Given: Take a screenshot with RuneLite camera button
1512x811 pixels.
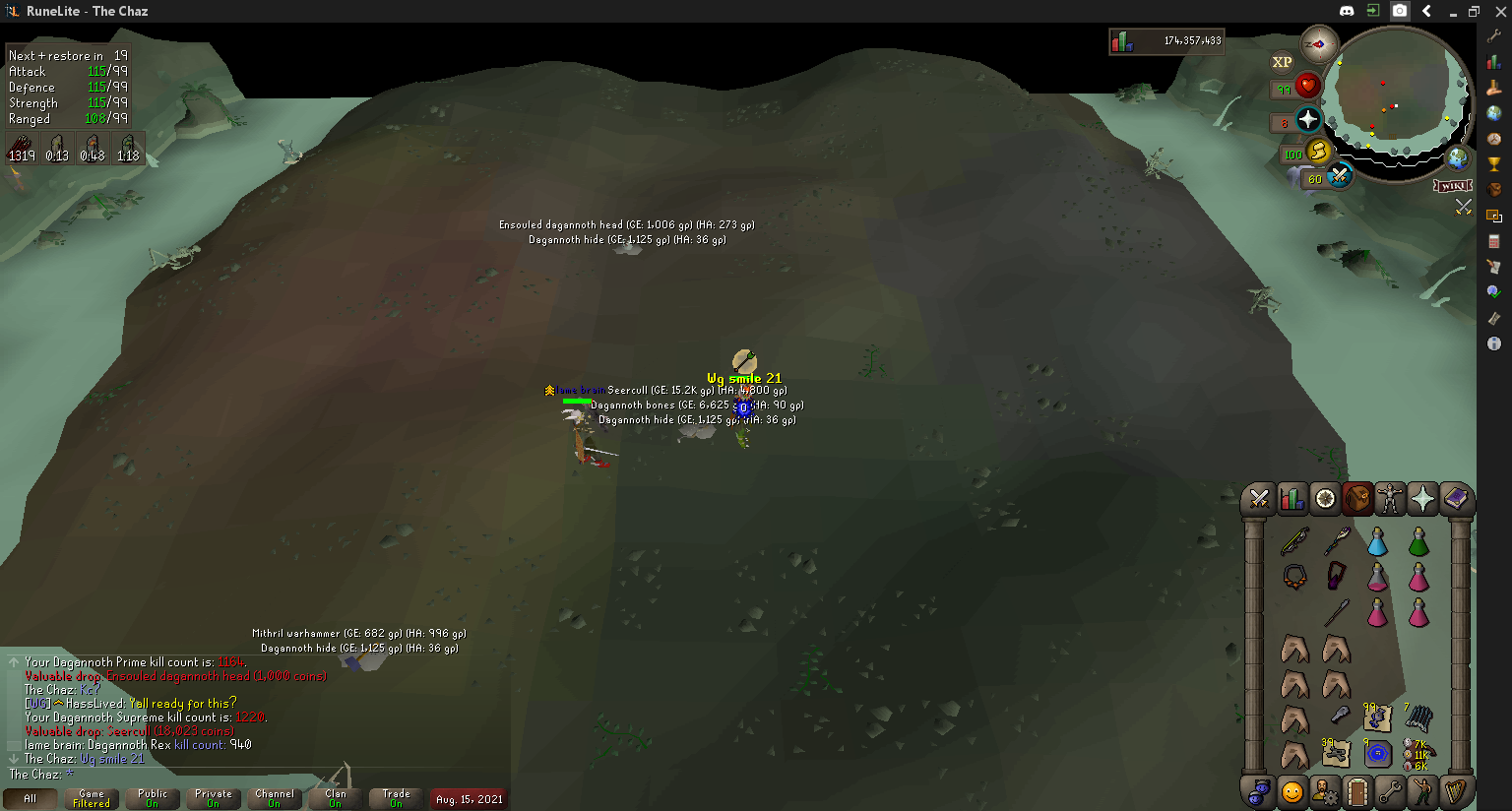Looking at the screenshot, I should pos(1400,11).
